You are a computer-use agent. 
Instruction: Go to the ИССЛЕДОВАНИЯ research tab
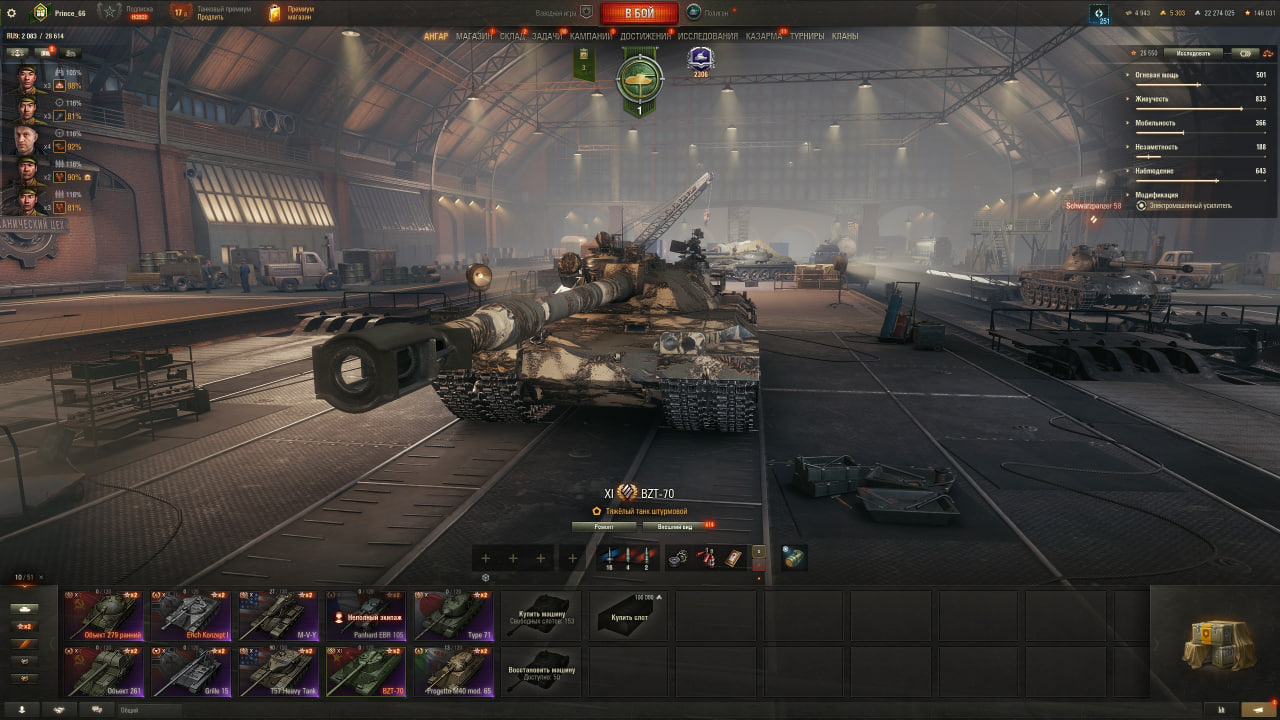tap(708, 36)
